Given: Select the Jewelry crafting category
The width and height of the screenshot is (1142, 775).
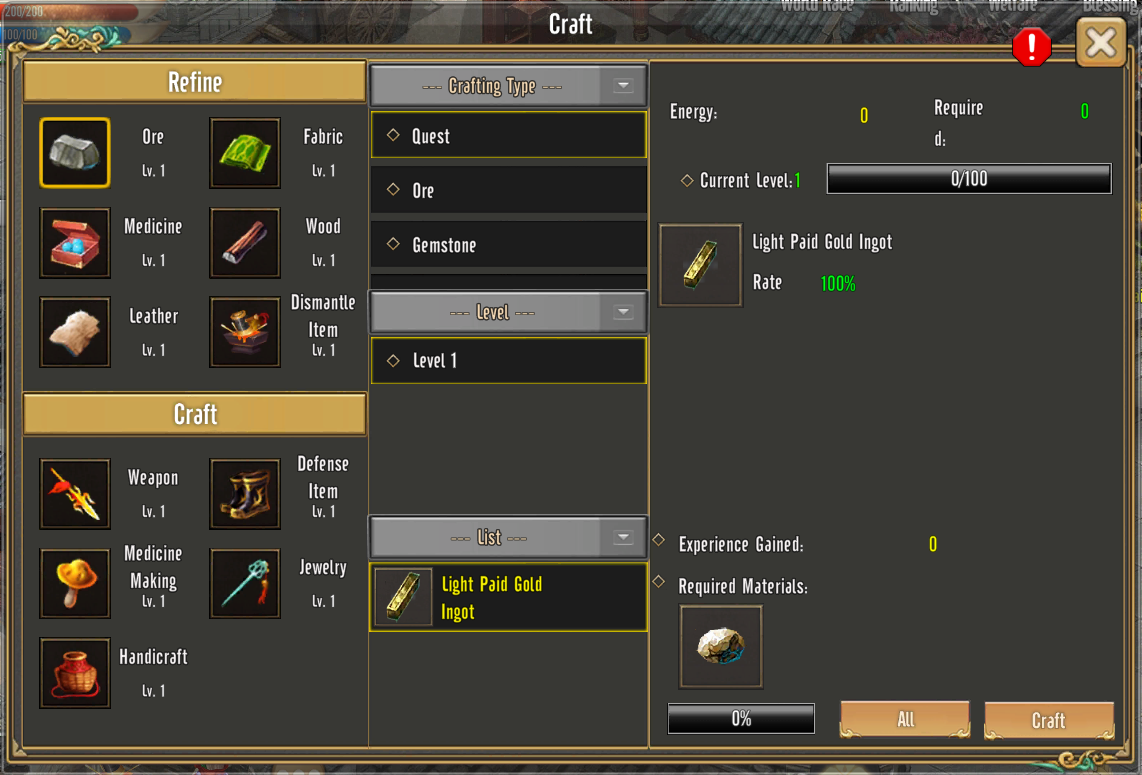Looking at the screenshot, I should [245, 583].
